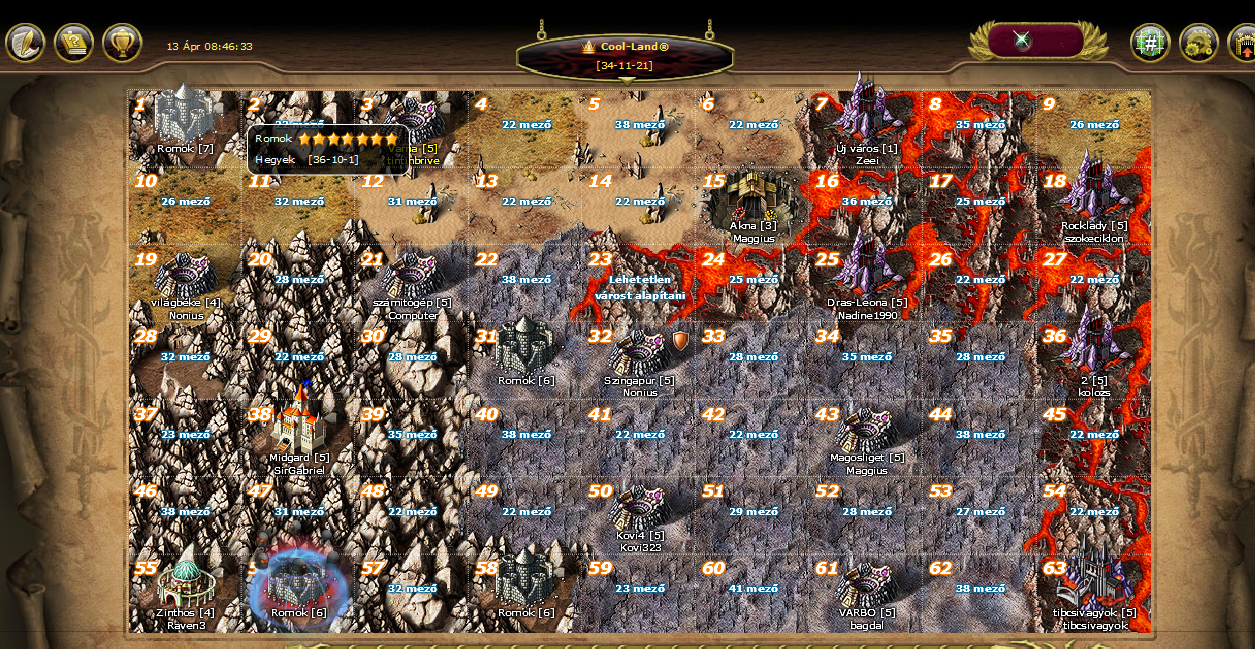
Task: Click the castle gate icon with arrow
Action: tap(1242, 43)
